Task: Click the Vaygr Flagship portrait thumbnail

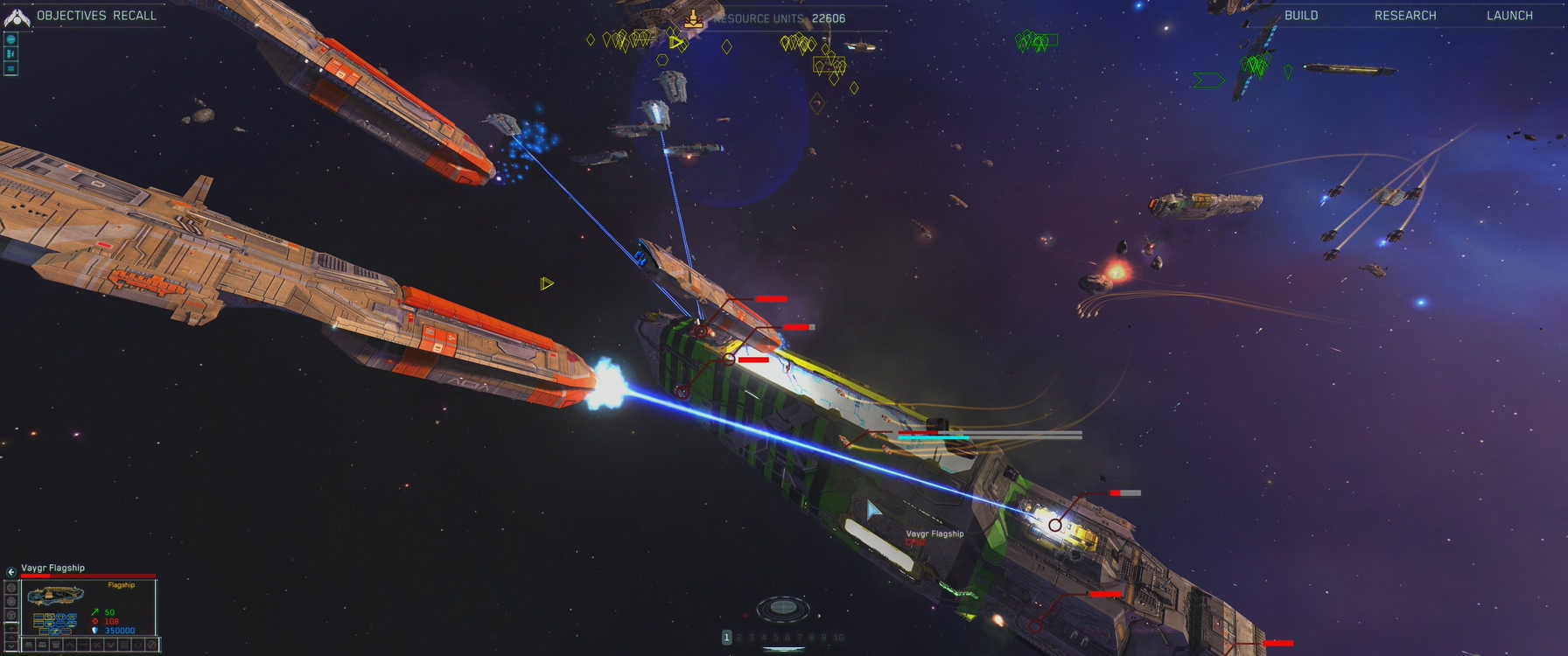Action: tap(55, 597)
